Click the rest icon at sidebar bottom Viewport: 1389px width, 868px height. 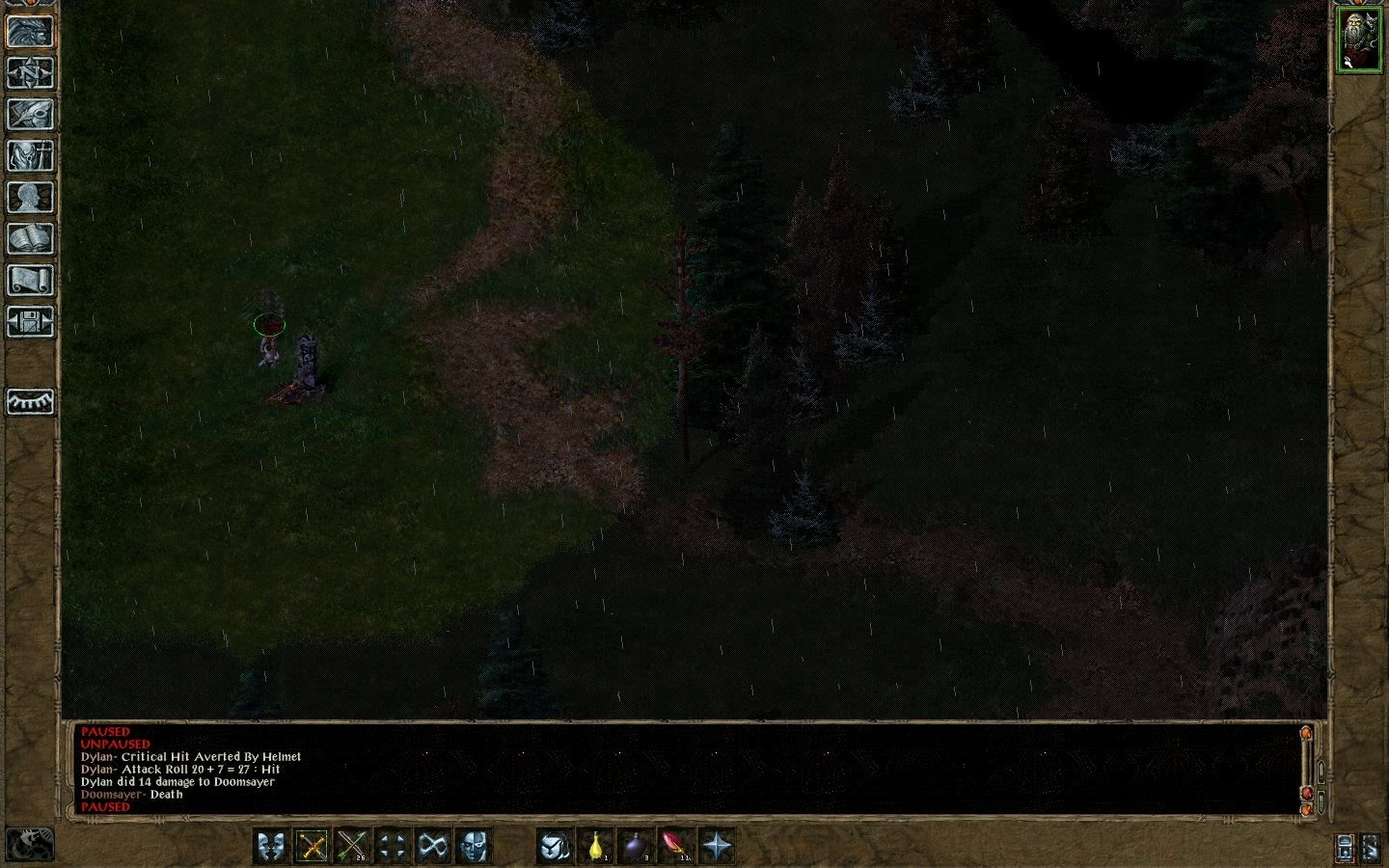click(31, 402)
